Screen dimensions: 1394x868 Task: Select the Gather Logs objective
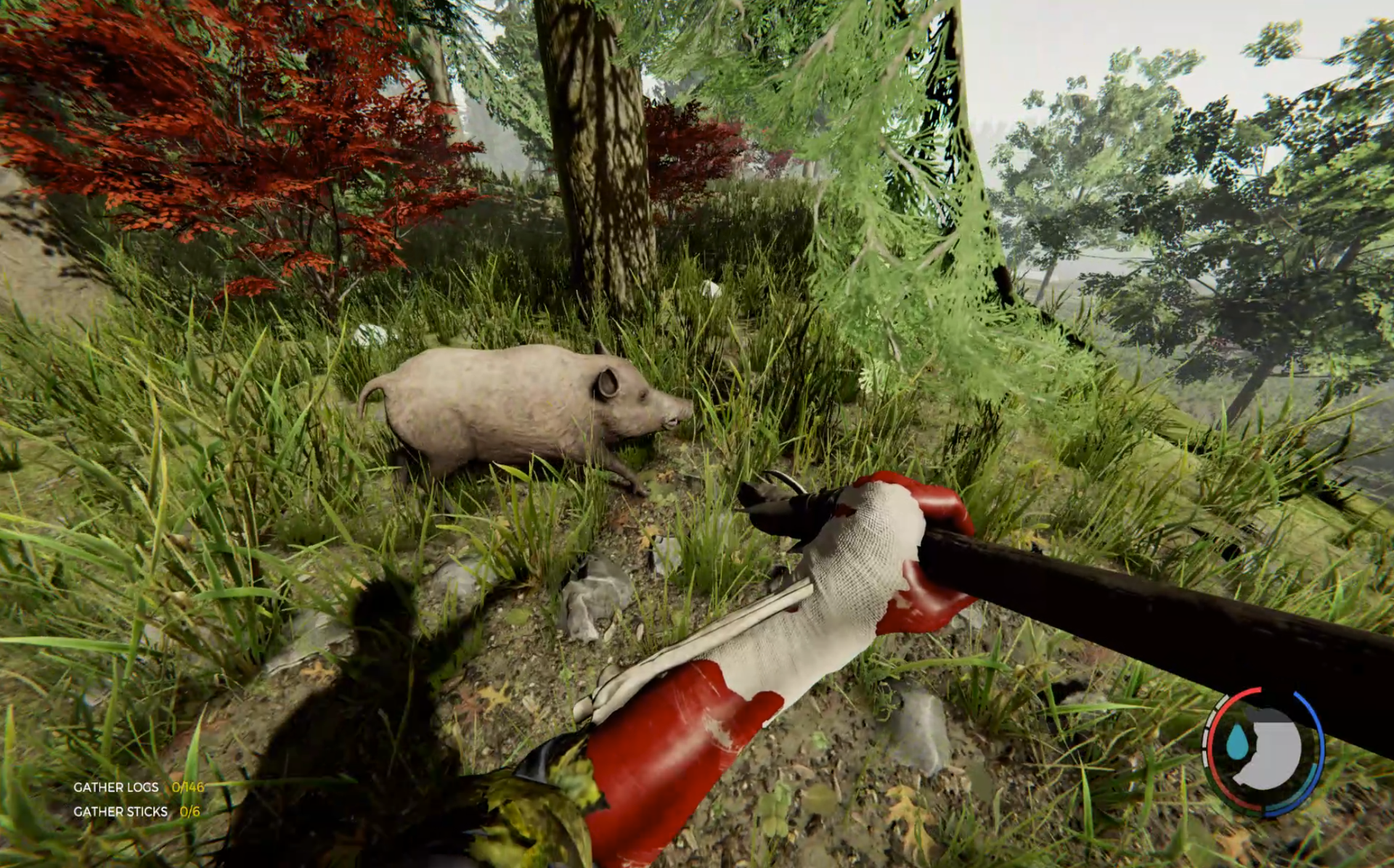116,787
